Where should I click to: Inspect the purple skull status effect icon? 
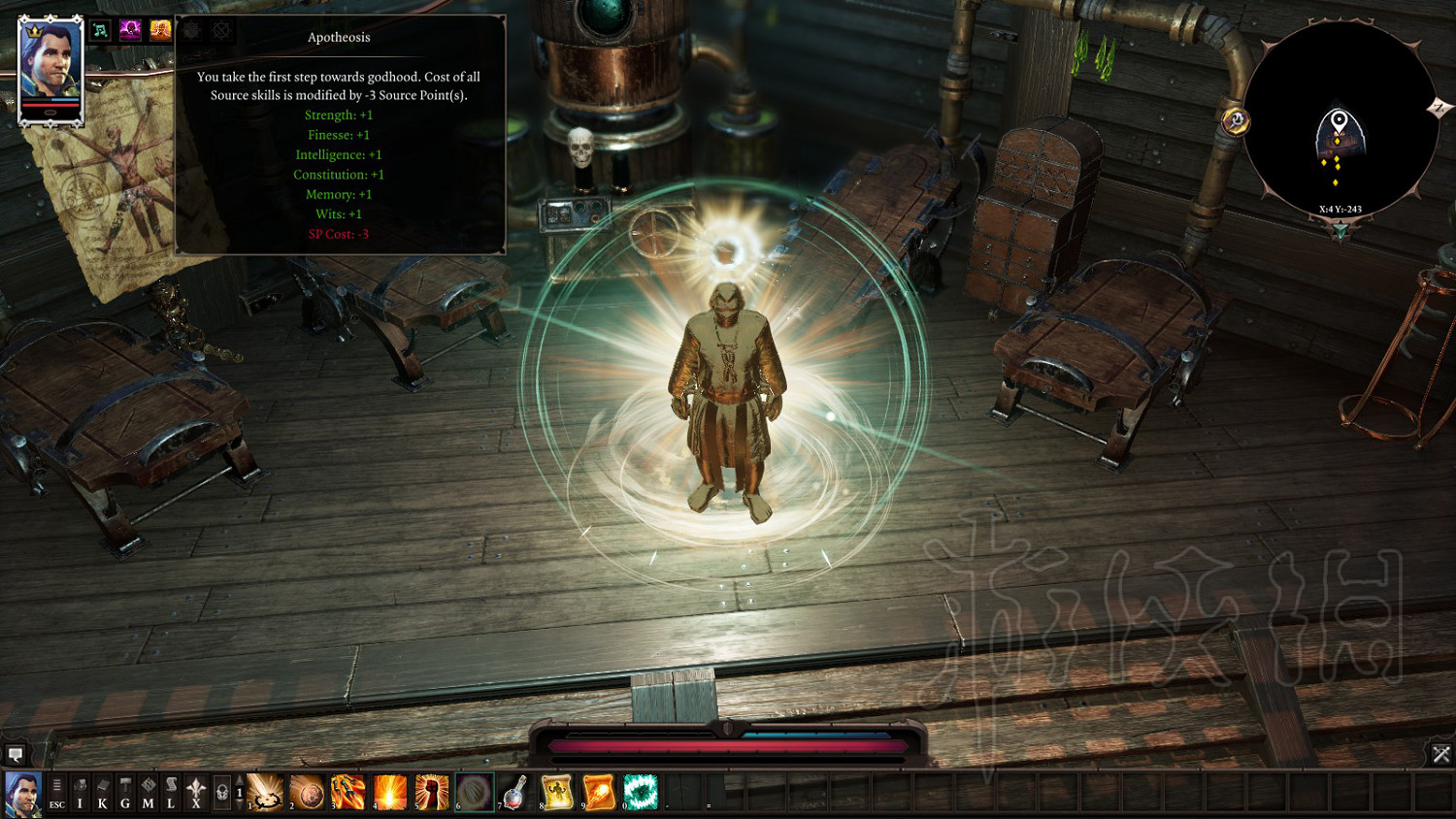(x=130, y=30)
